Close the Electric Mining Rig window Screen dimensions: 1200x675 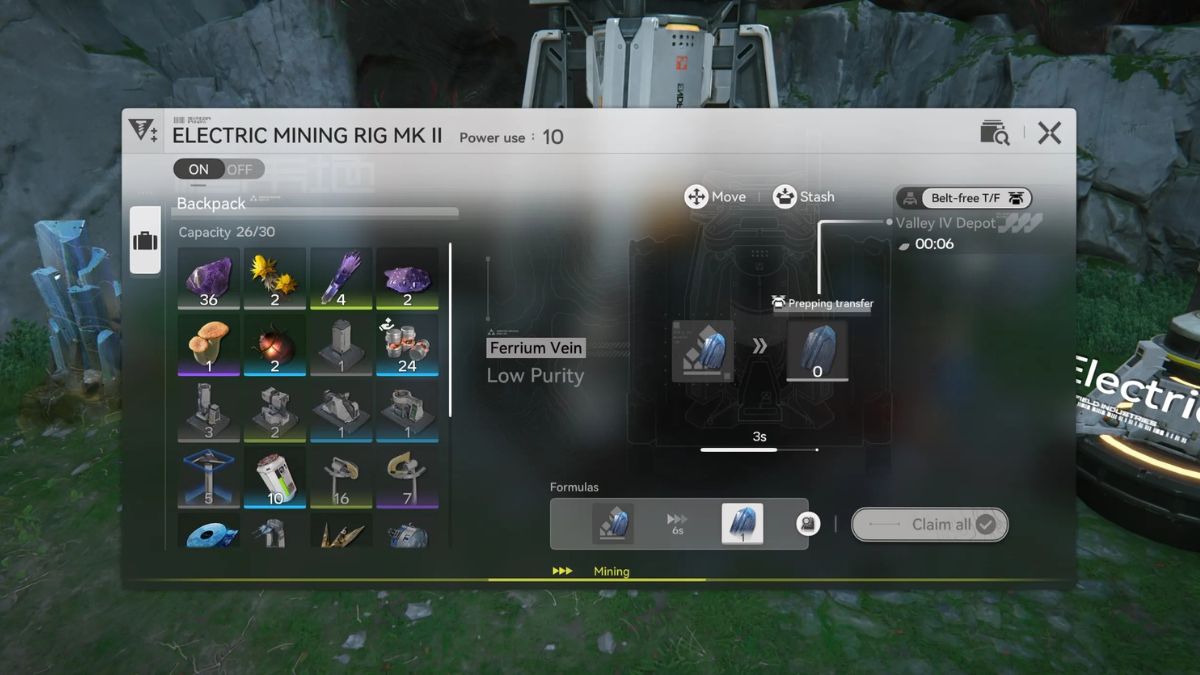pyautogui.click(x=1049, y=133)
